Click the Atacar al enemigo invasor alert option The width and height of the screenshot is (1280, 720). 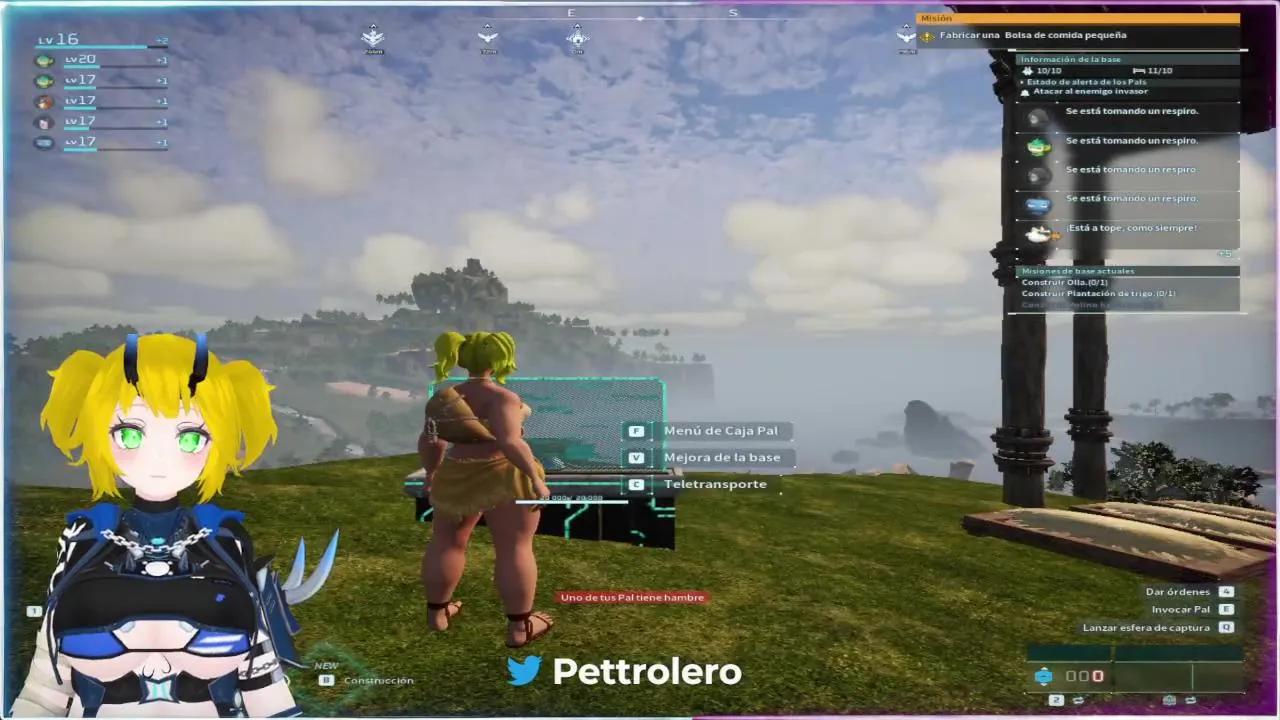pyautogui.click(x=1092, y=91)
